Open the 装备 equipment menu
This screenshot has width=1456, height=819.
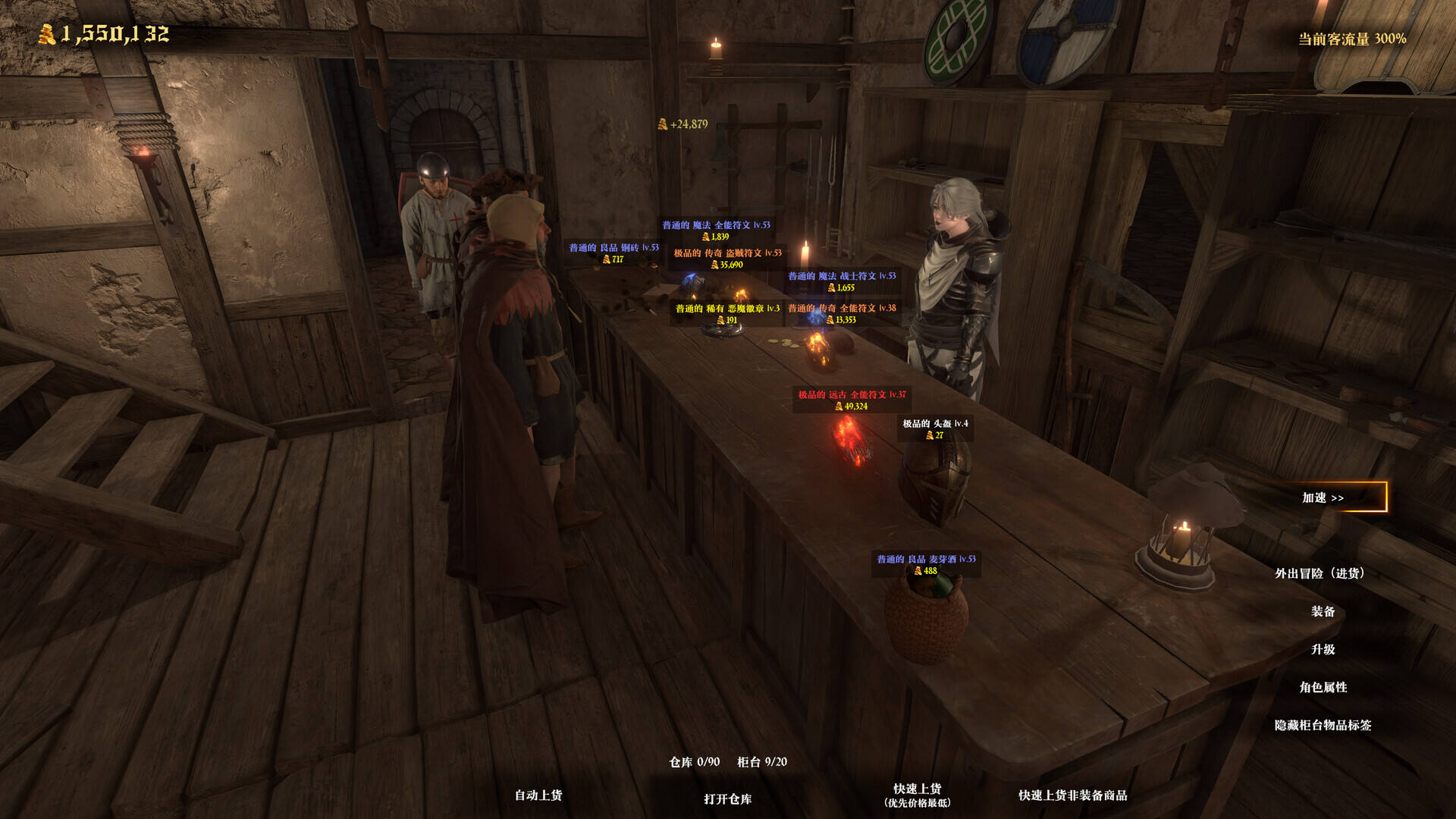coord(1323,611)
